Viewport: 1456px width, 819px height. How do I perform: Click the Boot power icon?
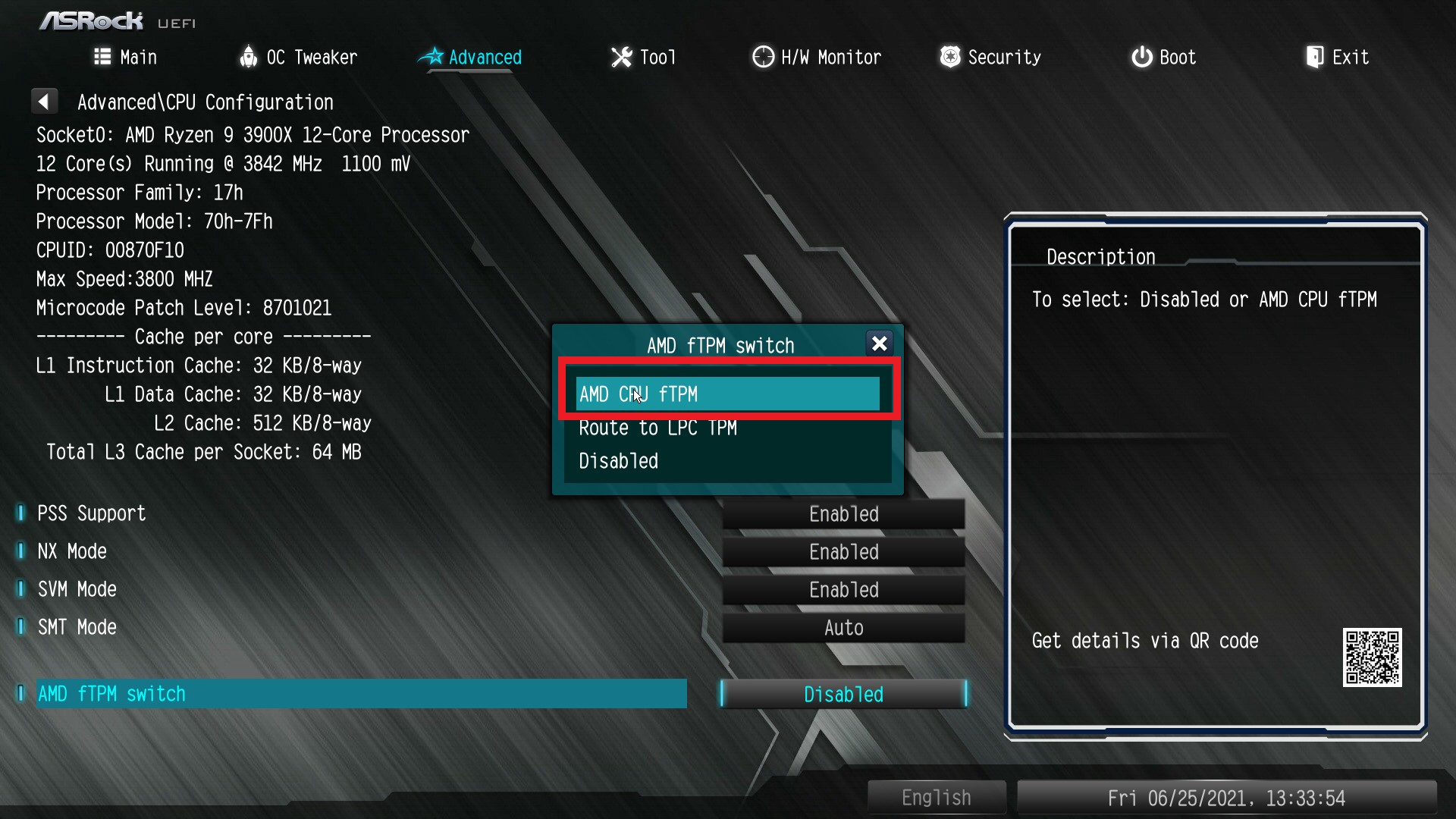pyautogui.click(x=1141, y=57)
